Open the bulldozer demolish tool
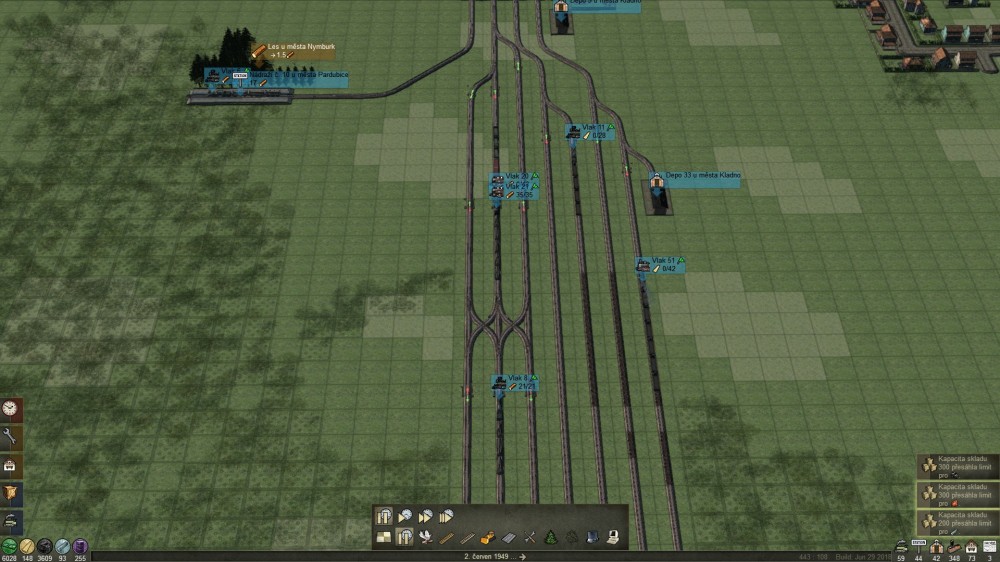The image size is (1000, 562). pos(488,537)
